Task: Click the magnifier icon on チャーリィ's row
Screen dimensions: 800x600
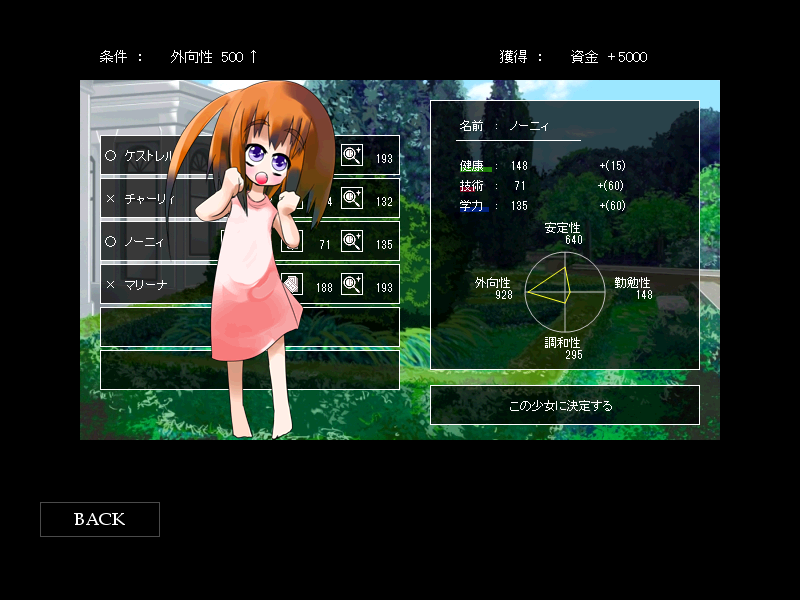Action: pyautogui.click(x=352, y=198)
